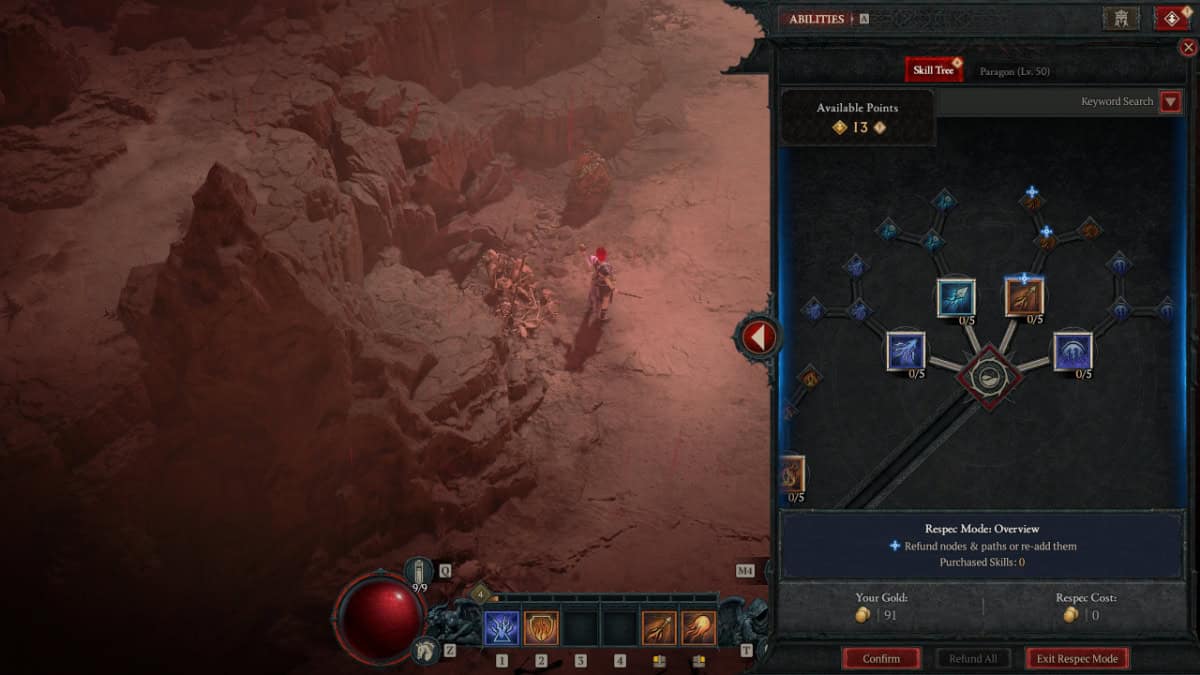
Task: Select the blue lightning skill node
Action: pos(905,351)
